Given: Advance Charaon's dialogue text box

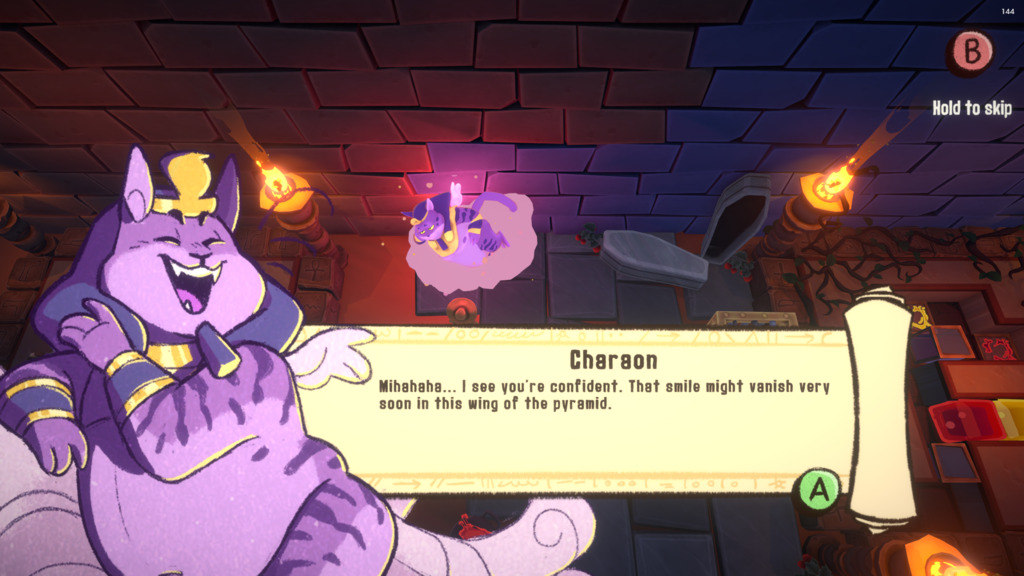Looking at the screenshot, I should click(x=819, y=490).
